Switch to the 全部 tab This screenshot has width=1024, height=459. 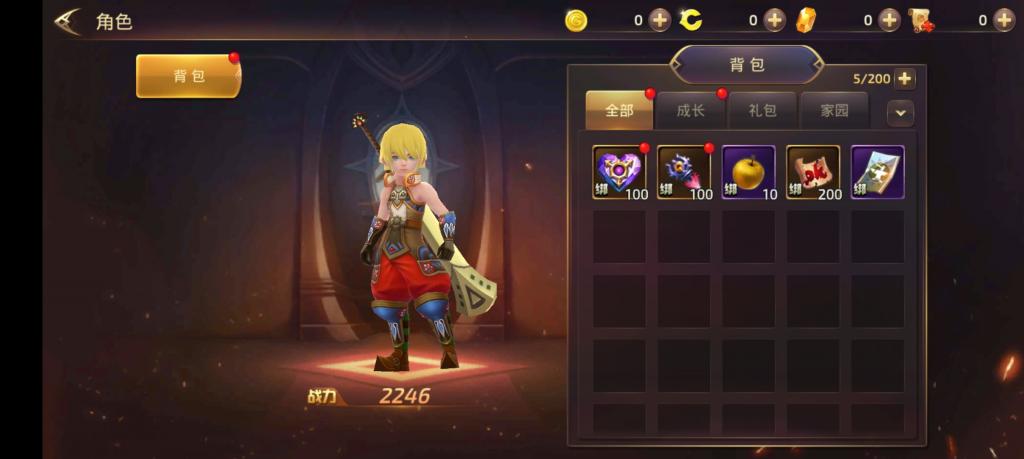(619, 111)
